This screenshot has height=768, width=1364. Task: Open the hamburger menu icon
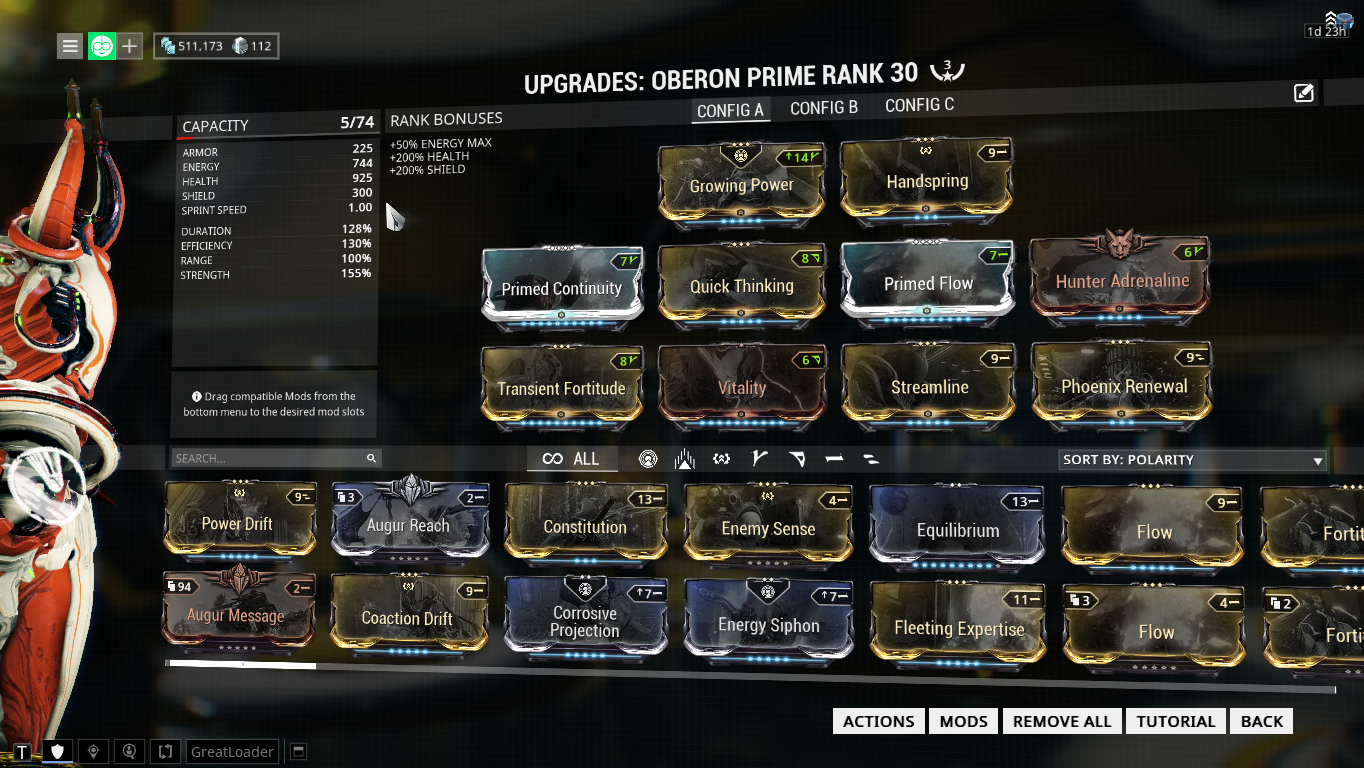(69, 46)
